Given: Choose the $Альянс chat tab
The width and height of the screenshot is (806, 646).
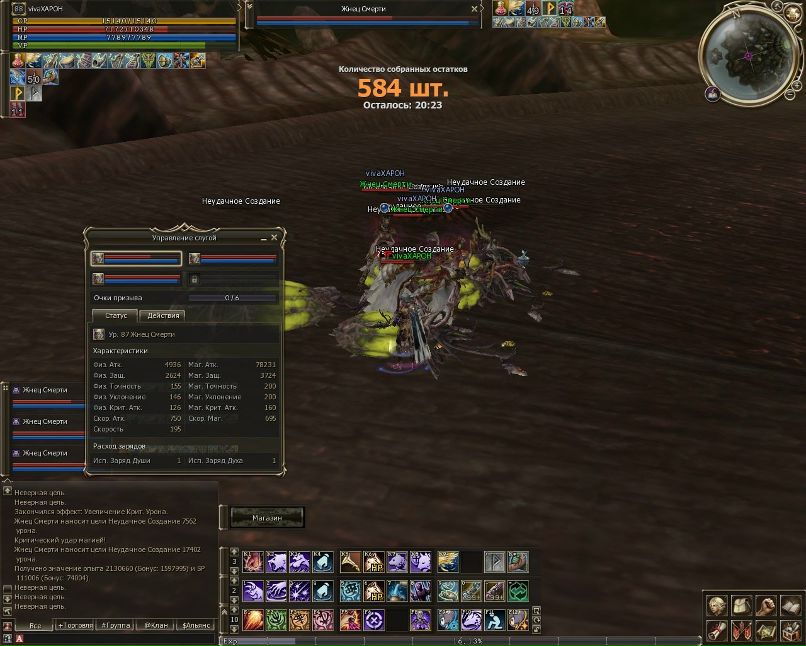Looking at the screenshot, I should click(196, 625).
